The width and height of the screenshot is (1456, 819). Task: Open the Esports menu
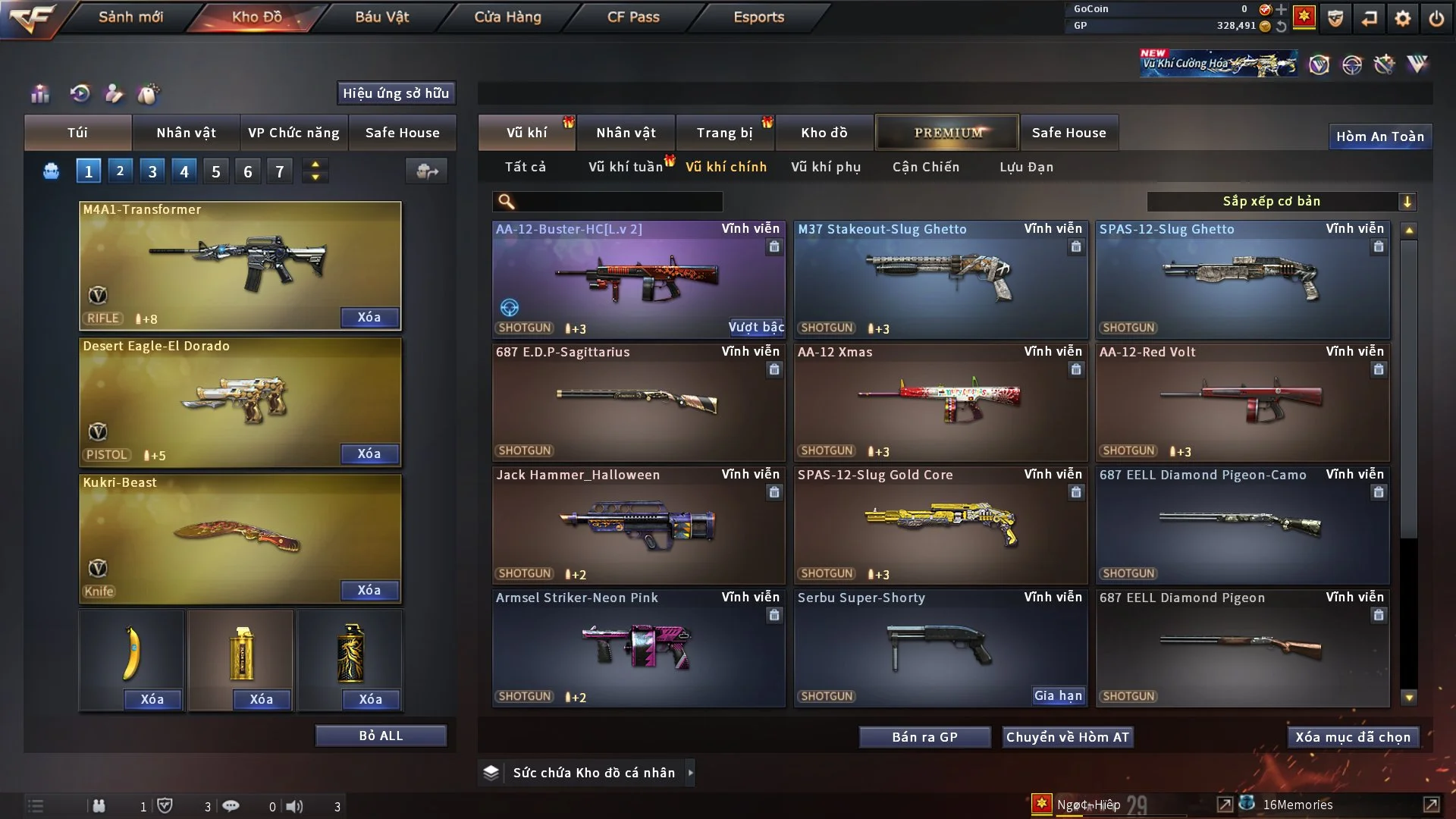(758, 17)
